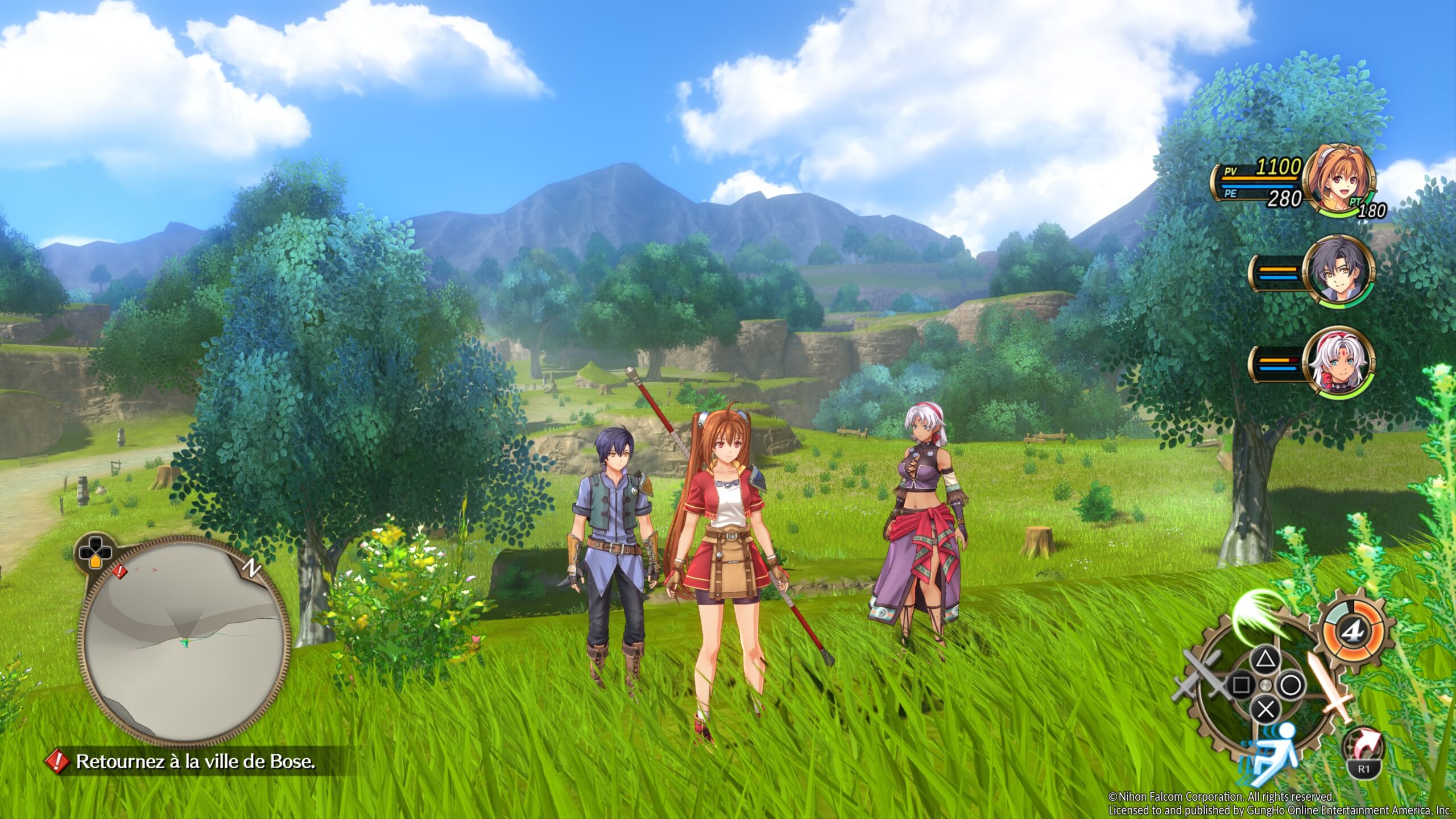Pick the white-haired woman's party portrait
The width and height of the screenshot is (1456, 819).
(1339, 363)
